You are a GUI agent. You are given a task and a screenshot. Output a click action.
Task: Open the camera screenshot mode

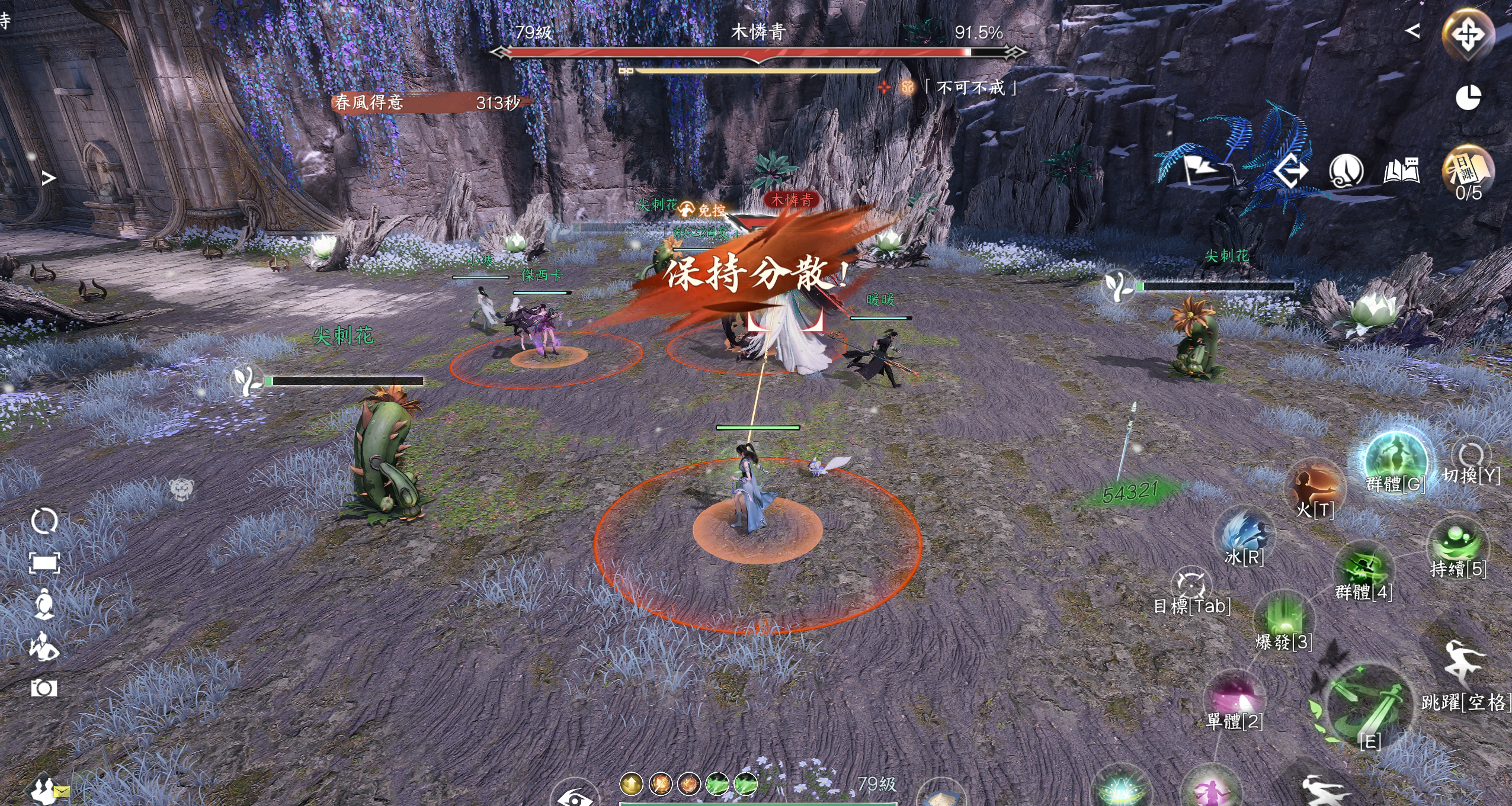point(44,688)
